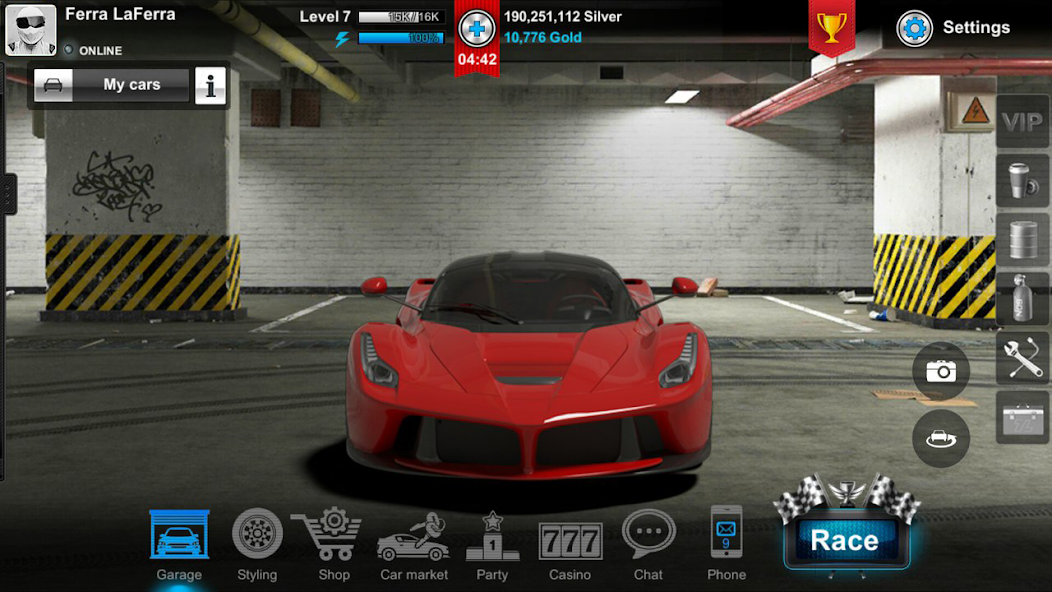
Task: Show car info with the i button
Action: click(210, 86)
